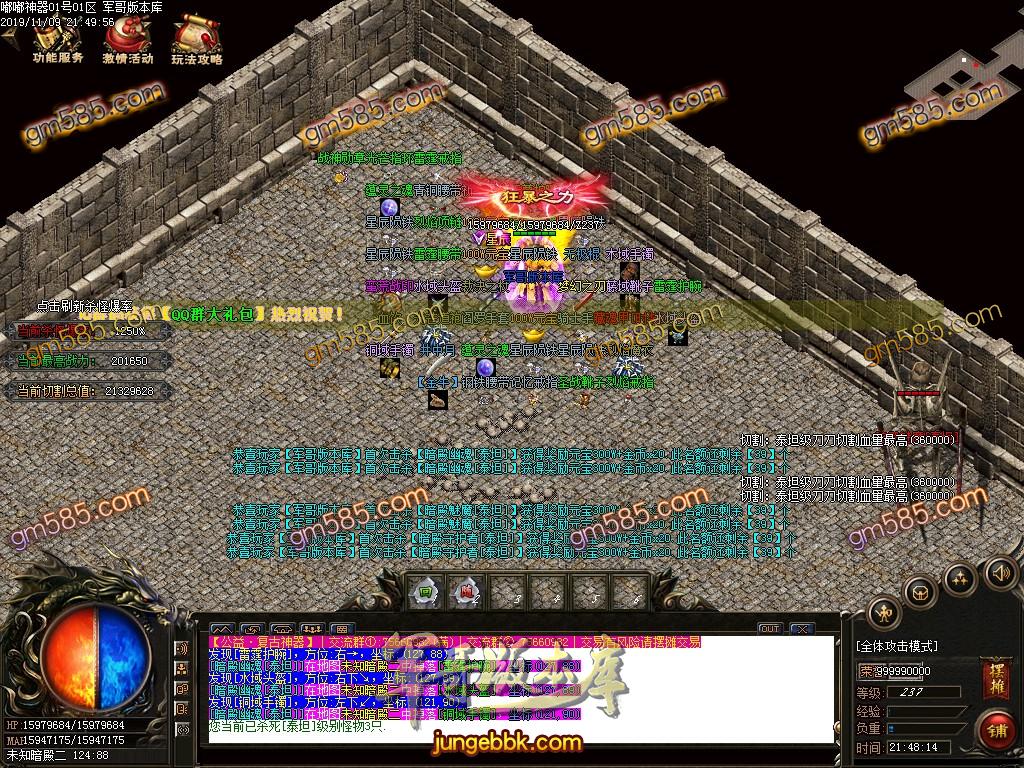Use the green 回 hotbar item

426,590
